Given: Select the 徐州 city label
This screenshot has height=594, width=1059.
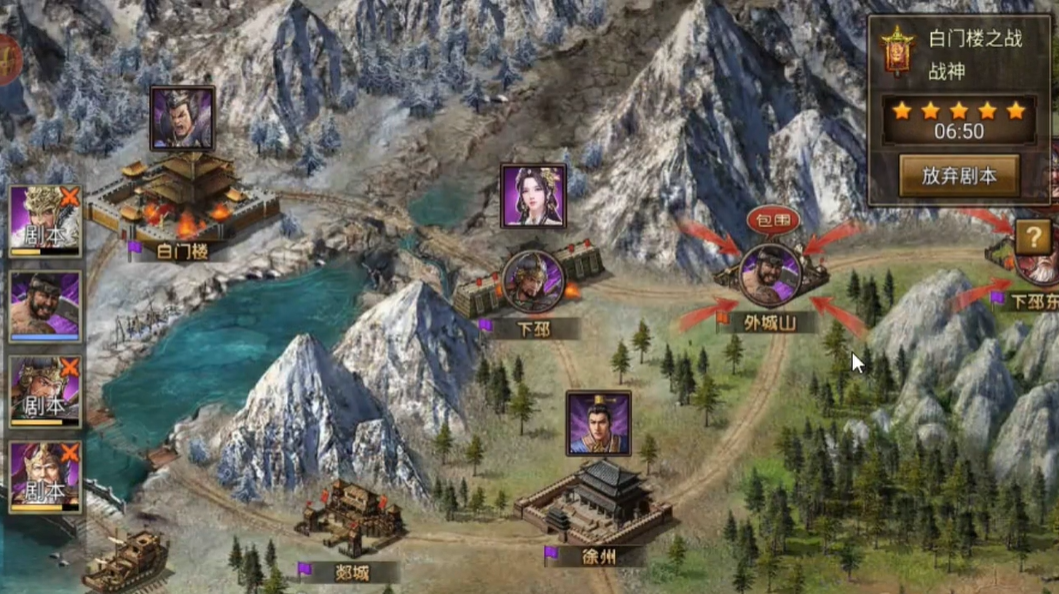Looking at the screenshot, I should click(x=598, y=556).
